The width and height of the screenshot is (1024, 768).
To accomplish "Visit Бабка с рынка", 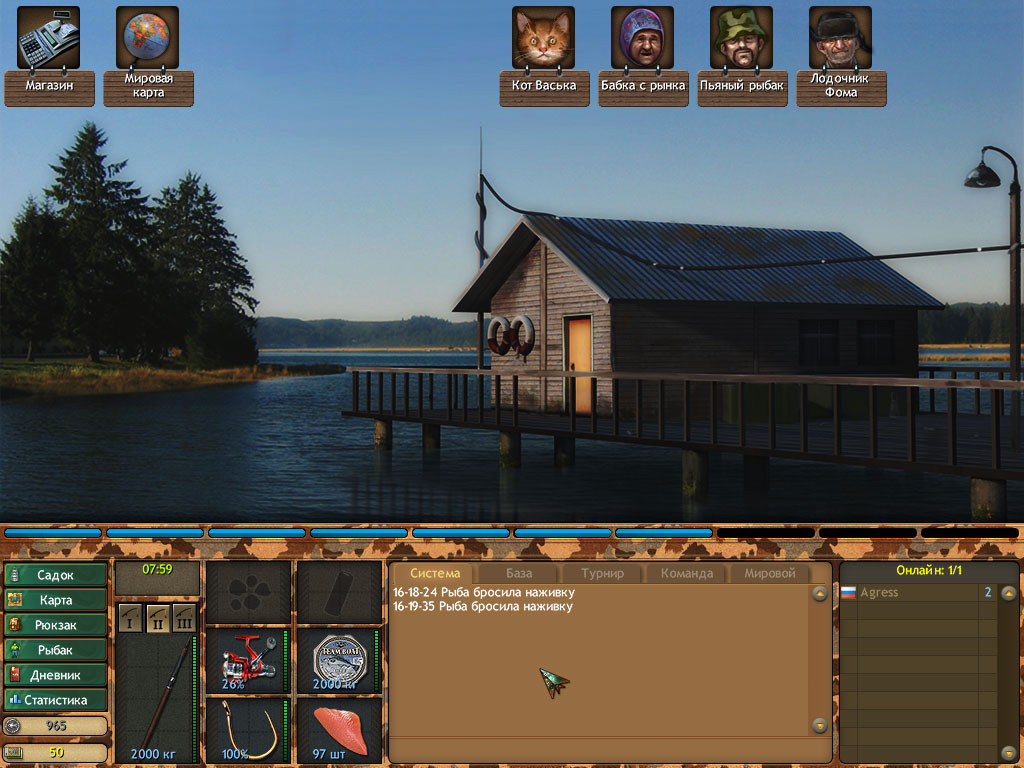I will 642,38.
